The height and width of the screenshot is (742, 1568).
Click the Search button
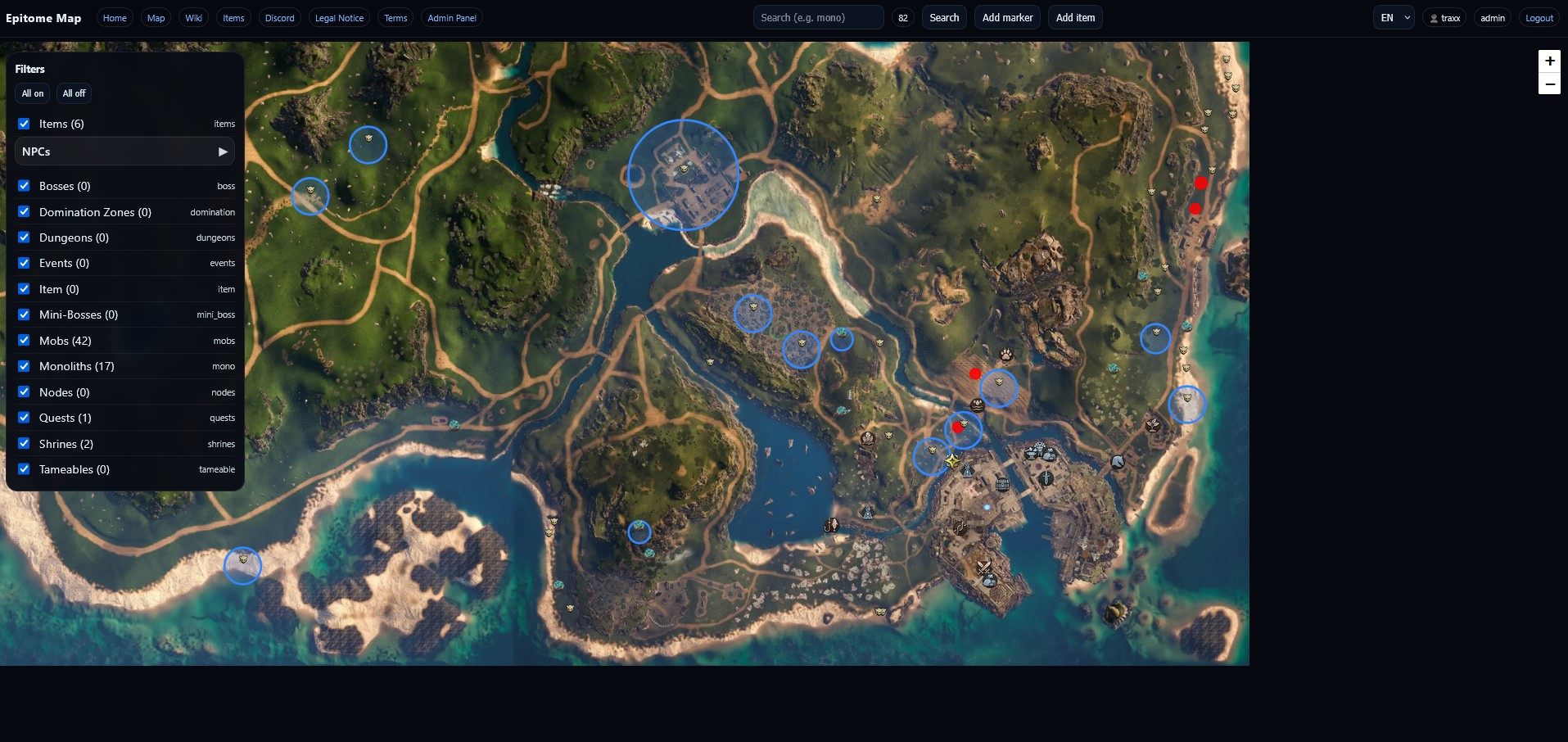[943, 18]
